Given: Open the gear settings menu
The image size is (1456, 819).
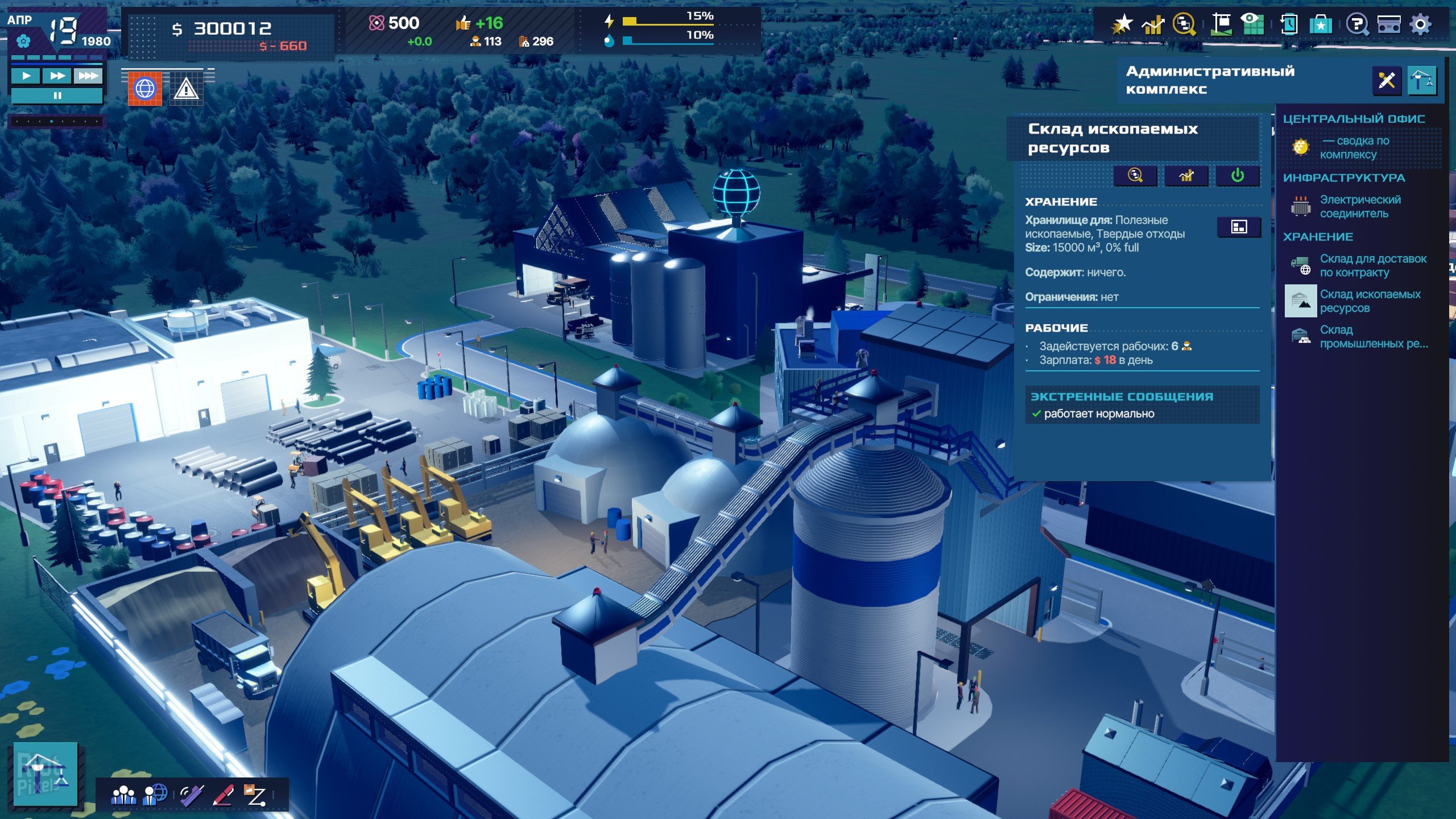Looking at the screenshot, I should [x=1420, y=24].
